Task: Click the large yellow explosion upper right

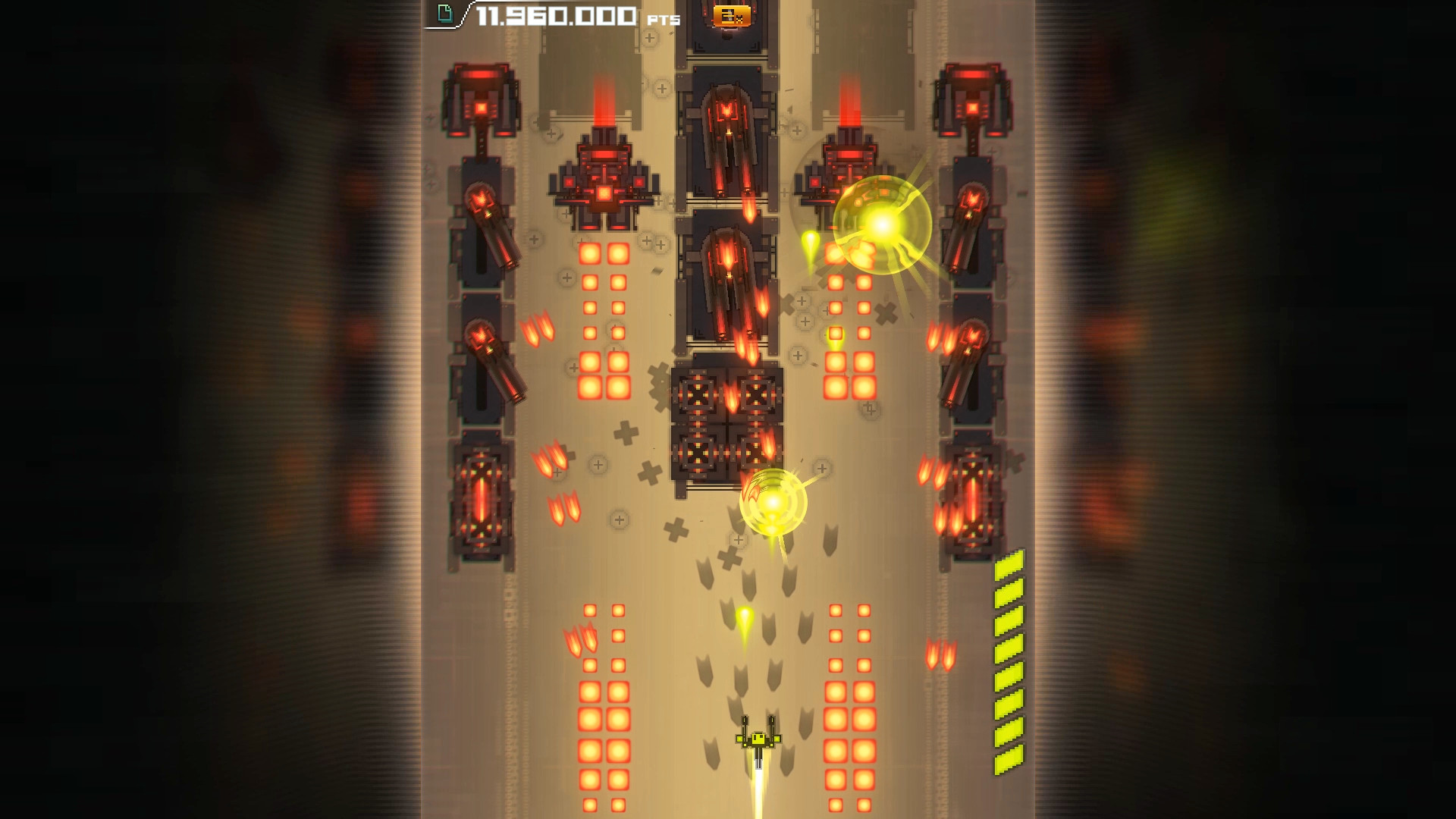Action: coord(882,224)
